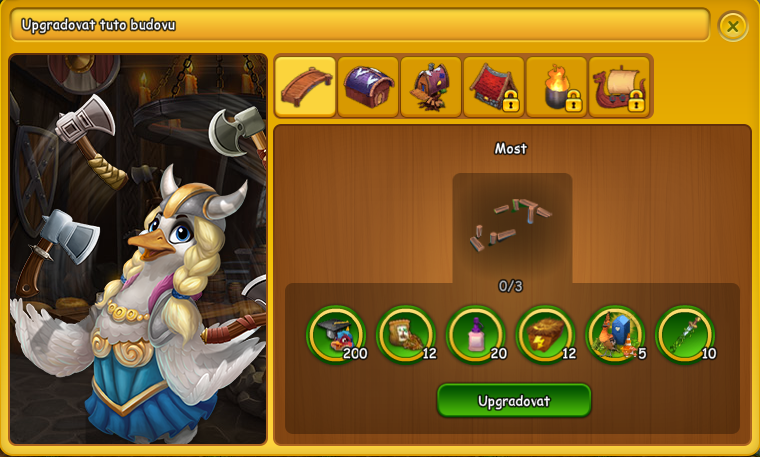
Task: Select the wooden bridge tab
Action: click(x=305, y=87)
